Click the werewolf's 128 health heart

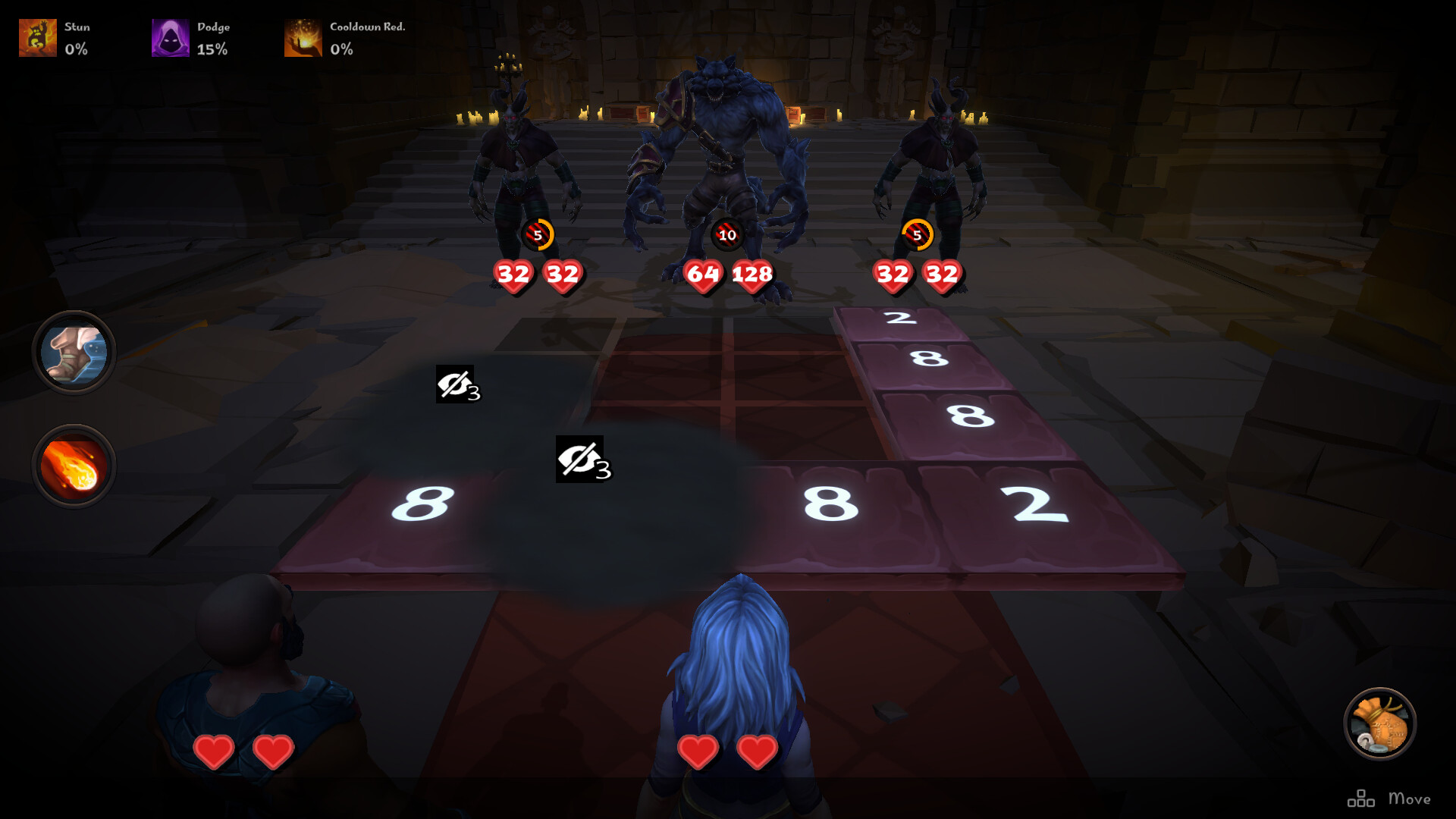(x=752, y=277)
